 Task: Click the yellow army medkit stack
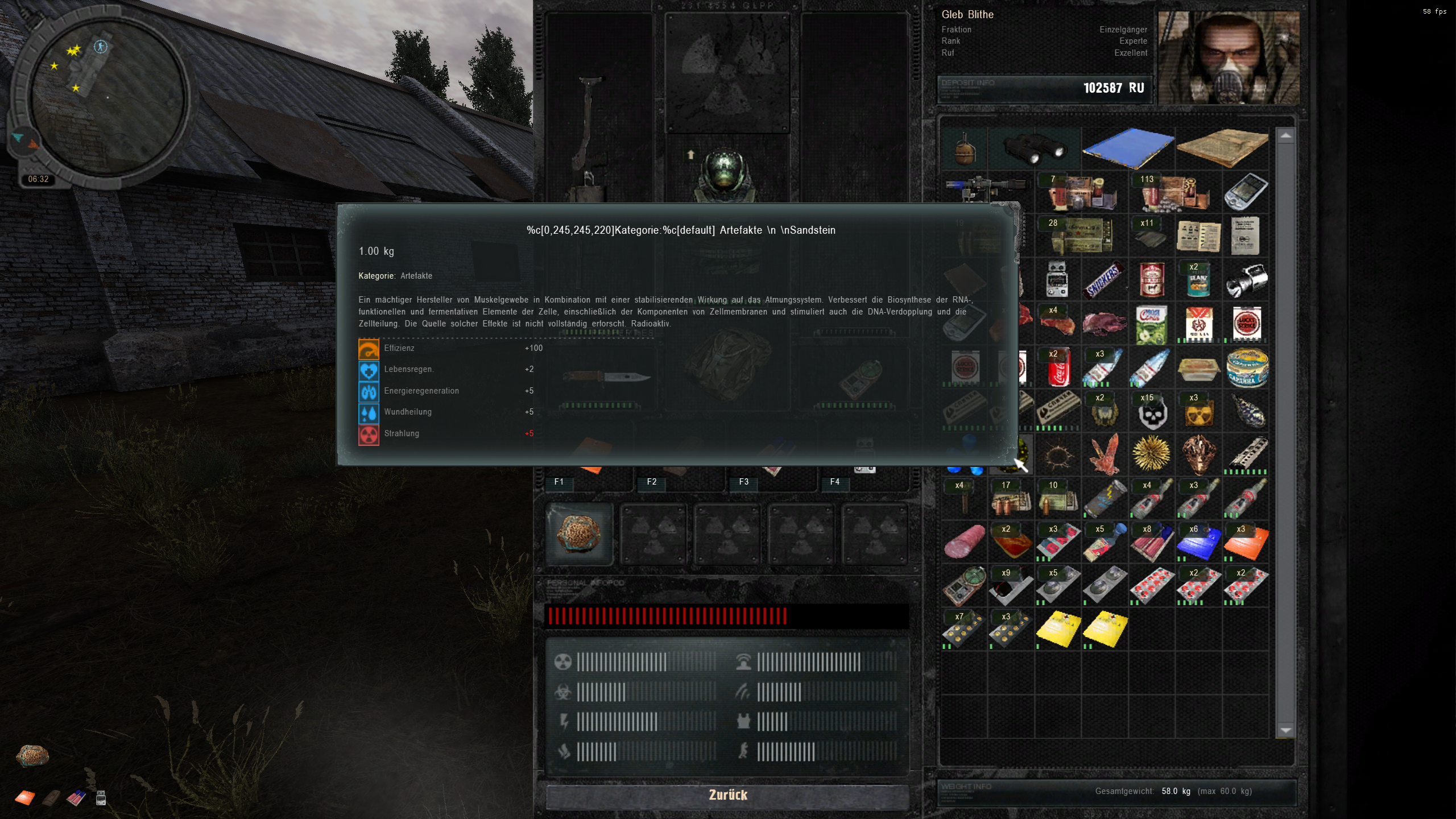[1059, 628]
